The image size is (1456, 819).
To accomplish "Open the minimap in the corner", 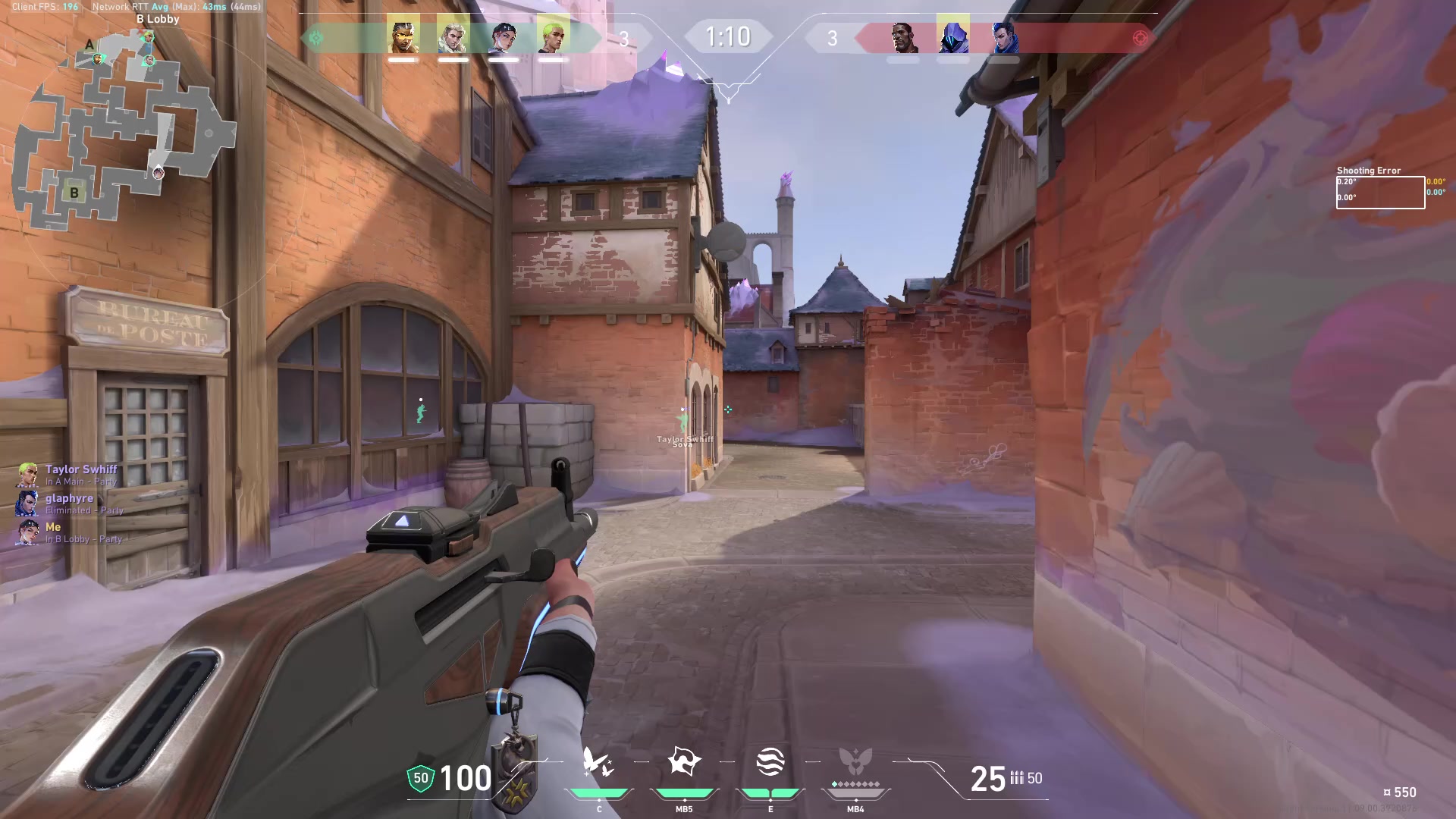I will tap(121, 129).
